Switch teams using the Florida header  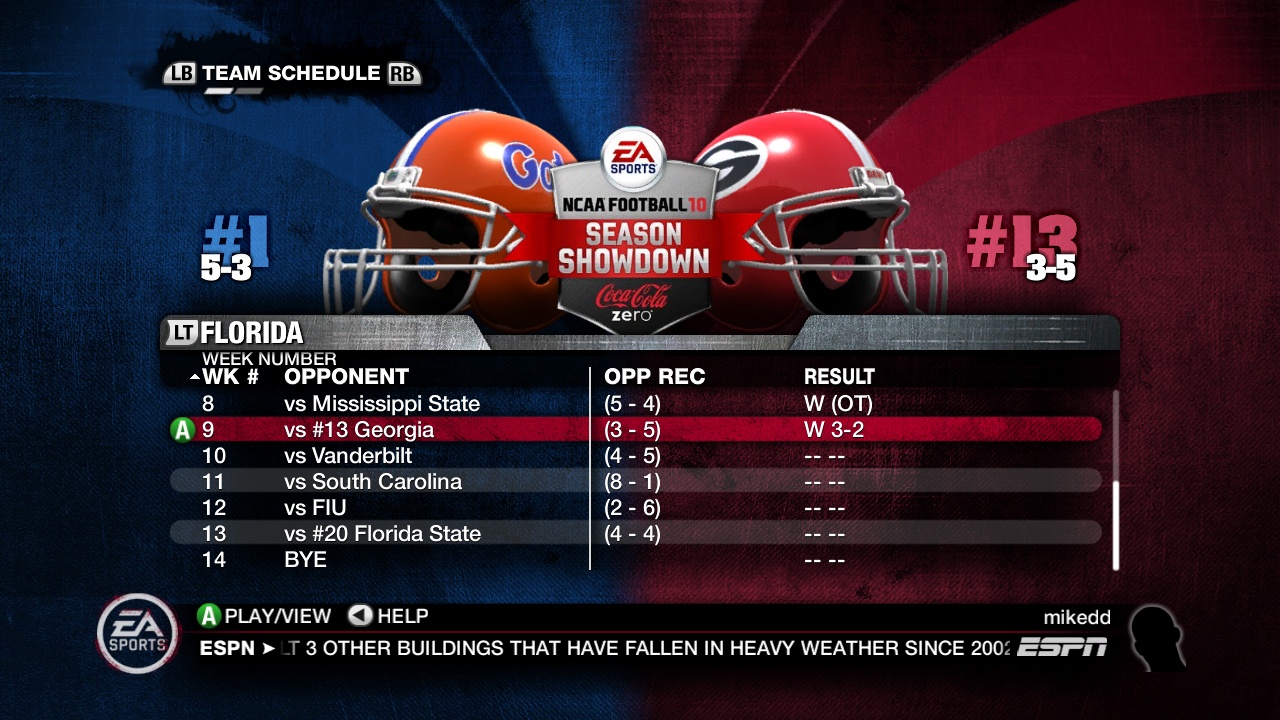[x=252, y=332]
